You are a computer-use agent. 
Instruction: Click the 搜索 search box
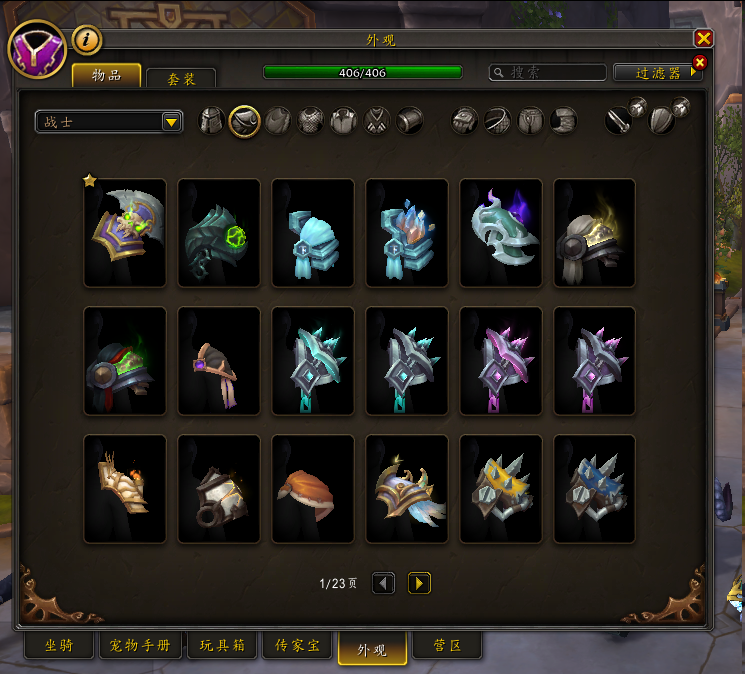tap(548, 72)
